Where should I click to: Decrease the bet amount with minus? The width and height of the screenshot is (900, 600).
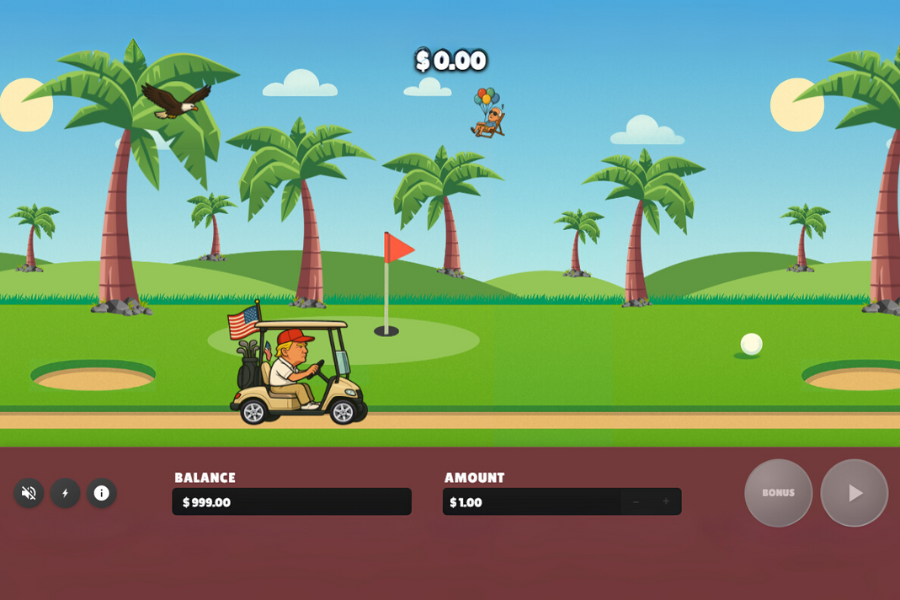(635, 502)
